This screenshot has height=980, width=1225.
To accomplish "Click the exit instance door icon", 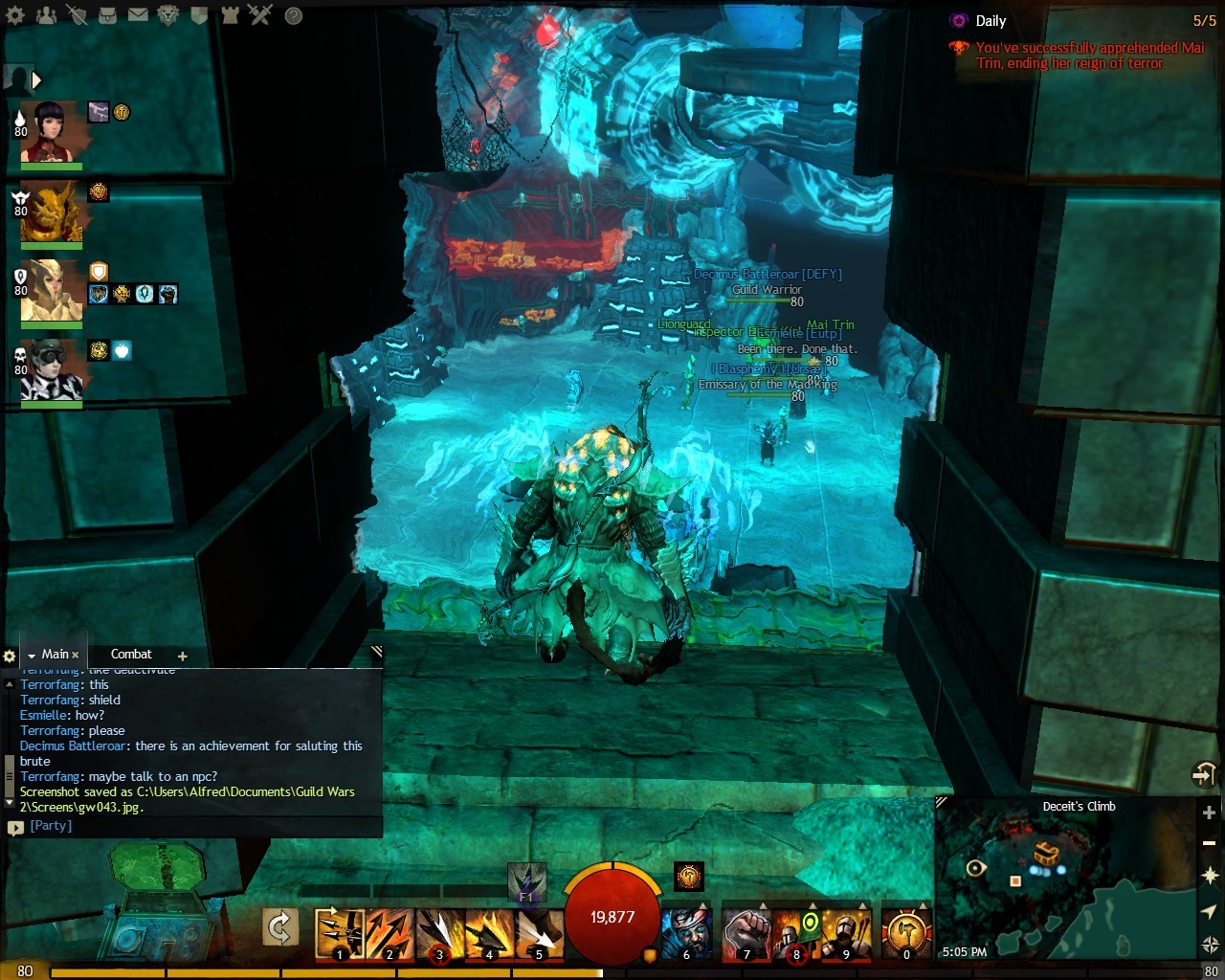I will [x=1203, y=773].
